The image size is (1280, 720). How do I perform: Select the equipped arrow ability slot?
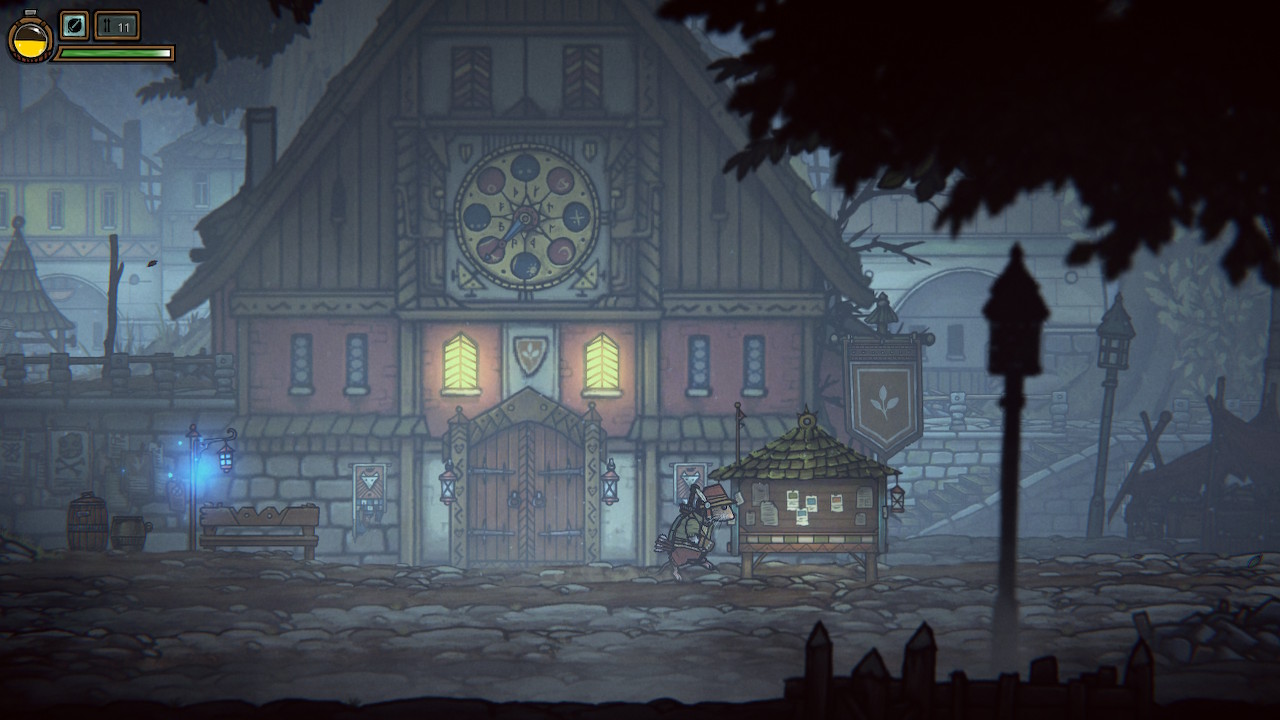75,25
